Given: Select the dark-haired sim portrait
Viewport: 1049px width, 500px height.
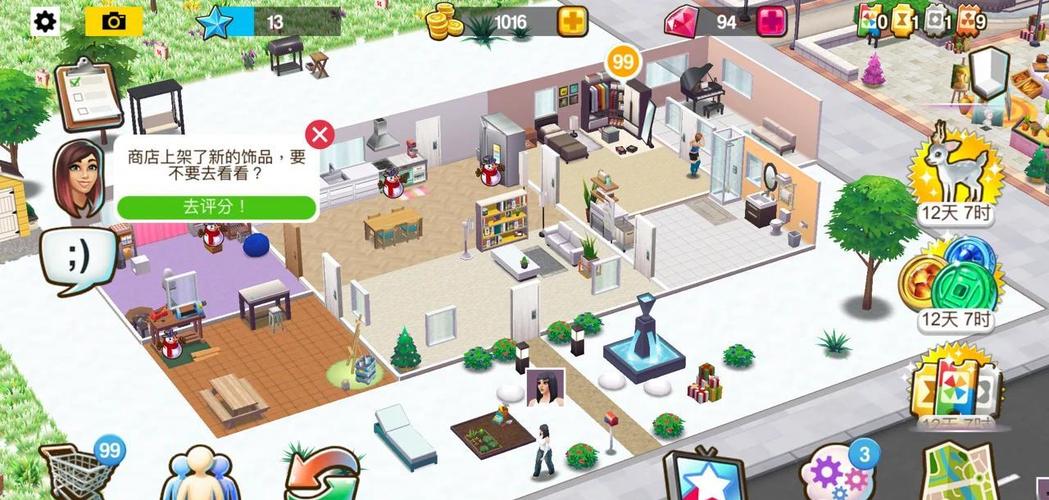Looking at the screenshot, I should 544,387.
